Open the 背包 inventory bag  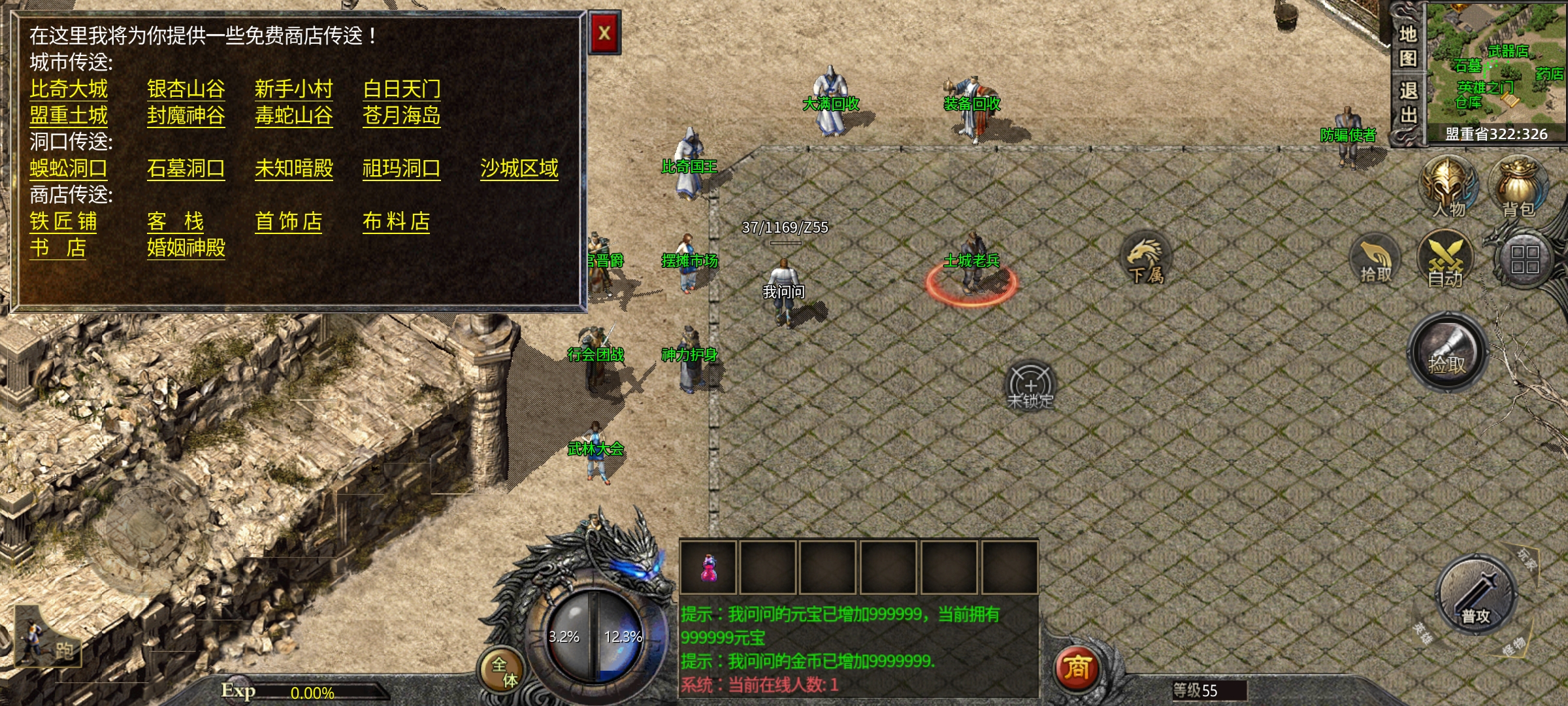1518,188
